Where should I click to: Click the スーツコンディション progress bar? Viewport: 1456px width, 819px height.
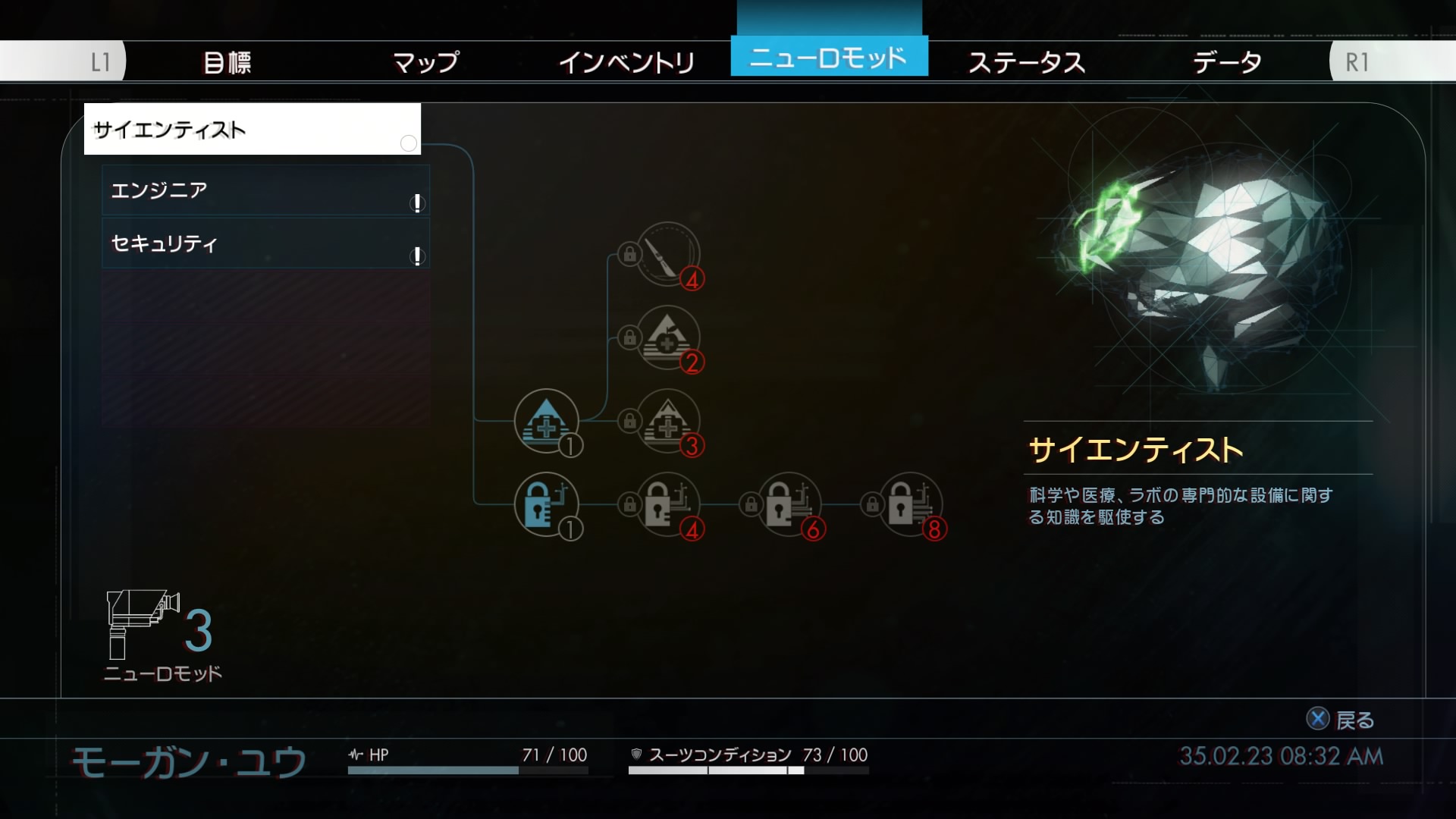point(713,773)
